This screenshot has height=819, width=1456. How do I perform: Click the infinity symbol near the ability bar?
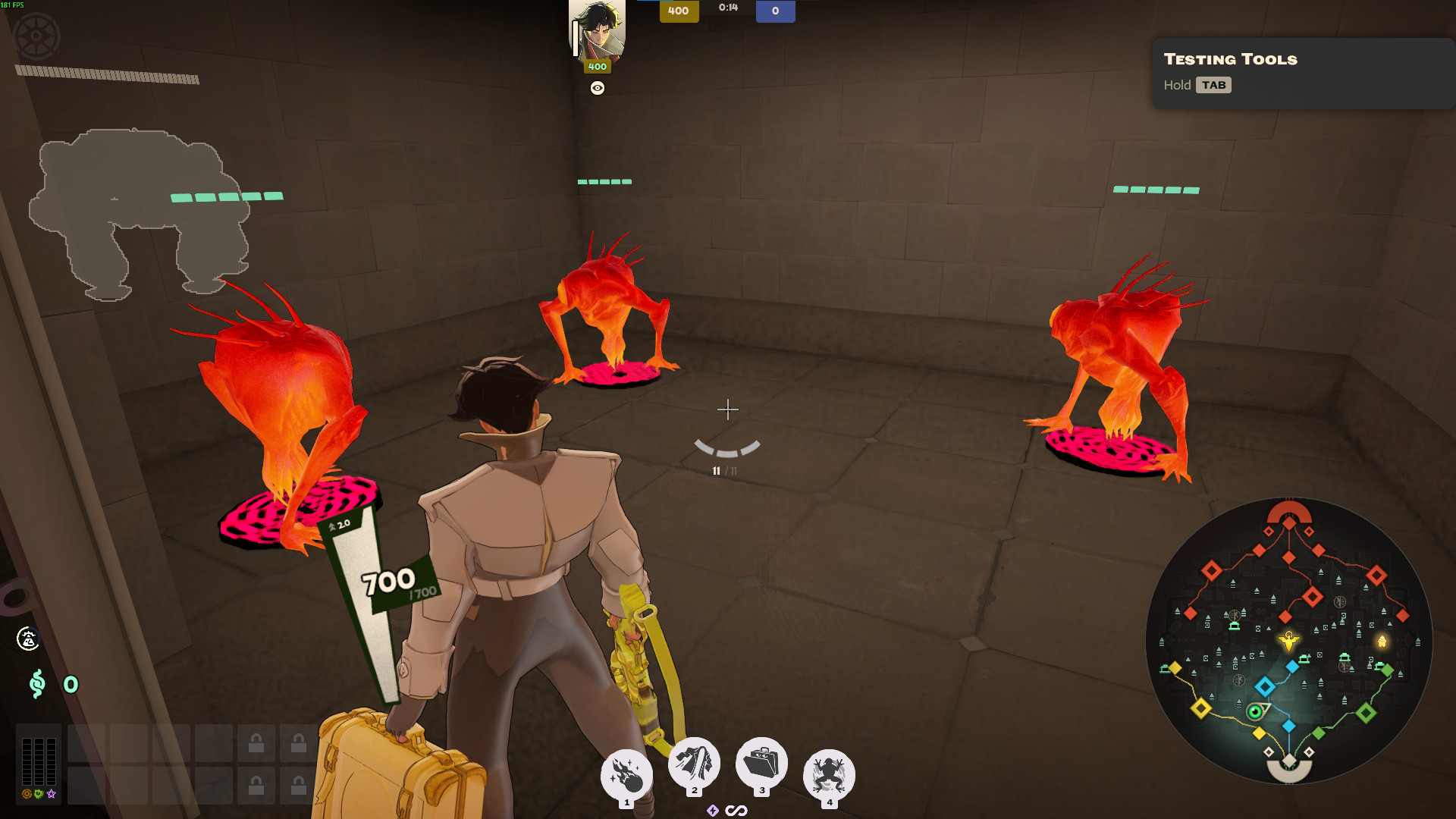(x=736, y=810)
